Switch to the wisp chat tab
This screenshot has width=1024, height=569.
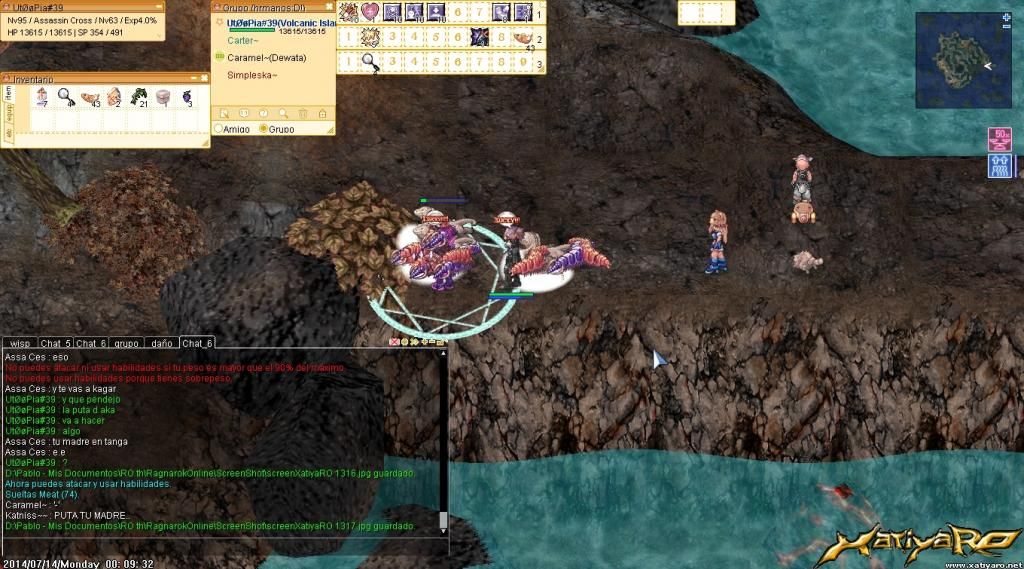point(20,343)
